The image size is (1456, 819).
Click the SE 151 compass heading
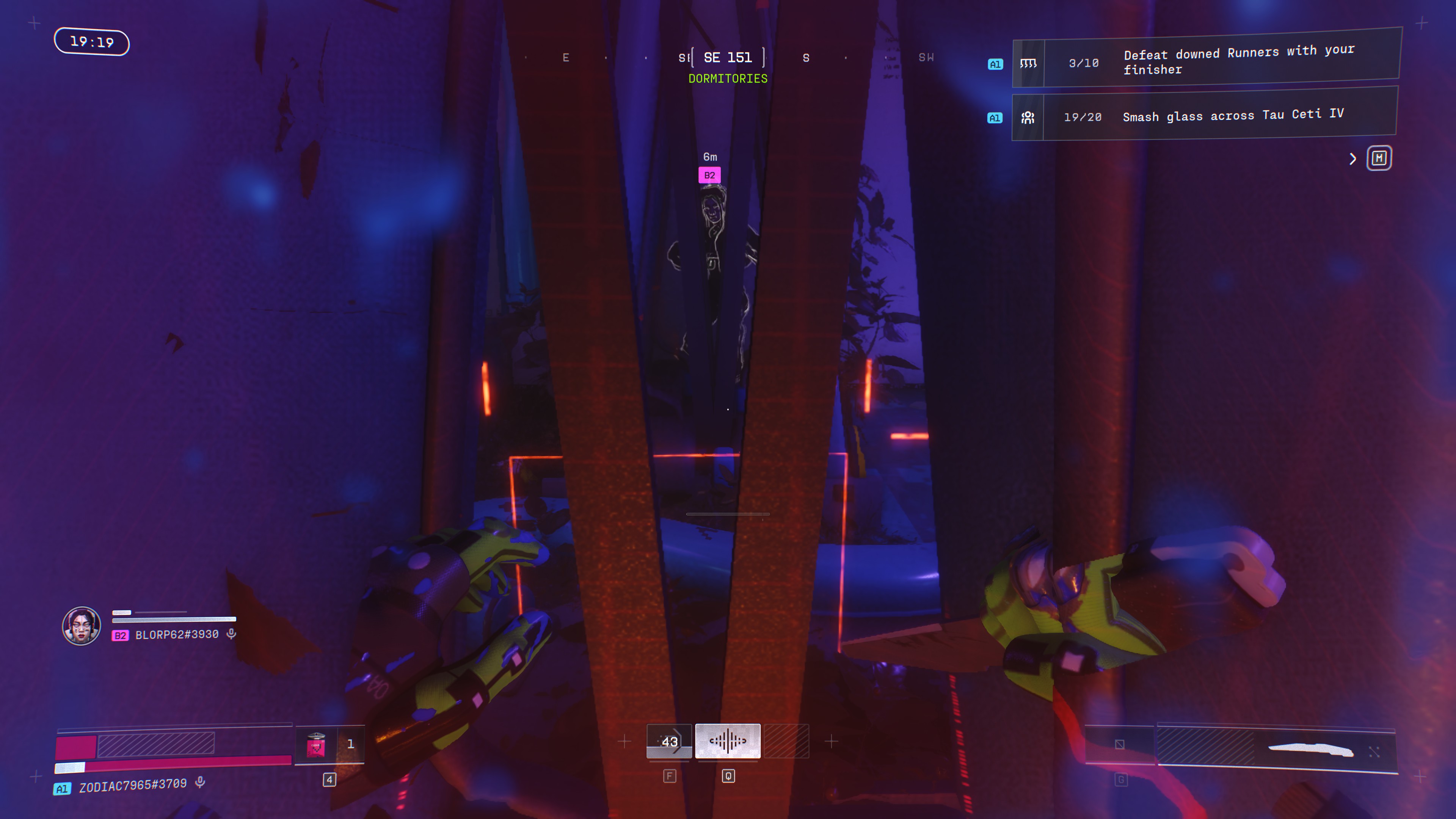(728, 58)
